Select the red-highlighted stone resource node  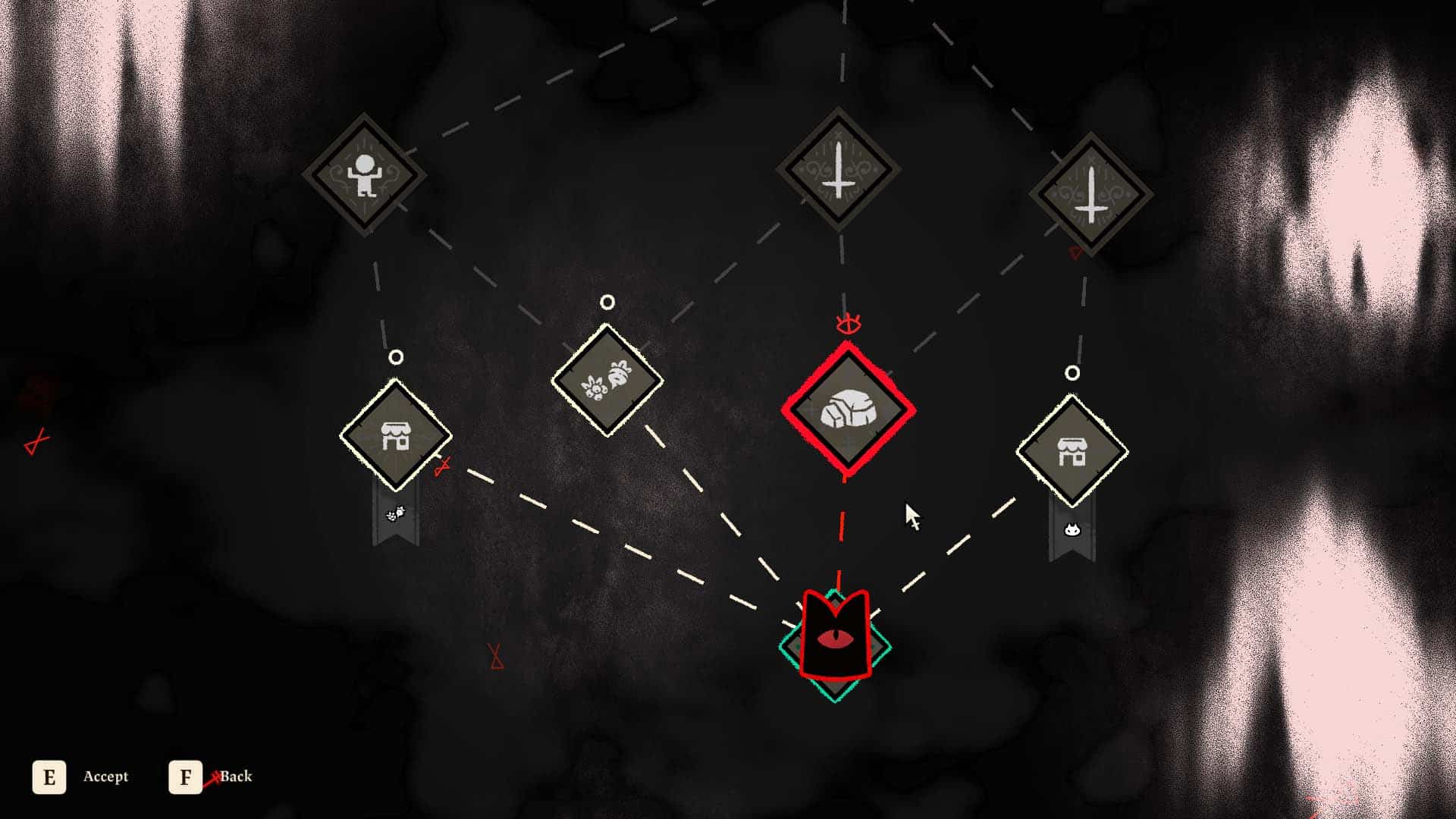click(x=848, y=410)
